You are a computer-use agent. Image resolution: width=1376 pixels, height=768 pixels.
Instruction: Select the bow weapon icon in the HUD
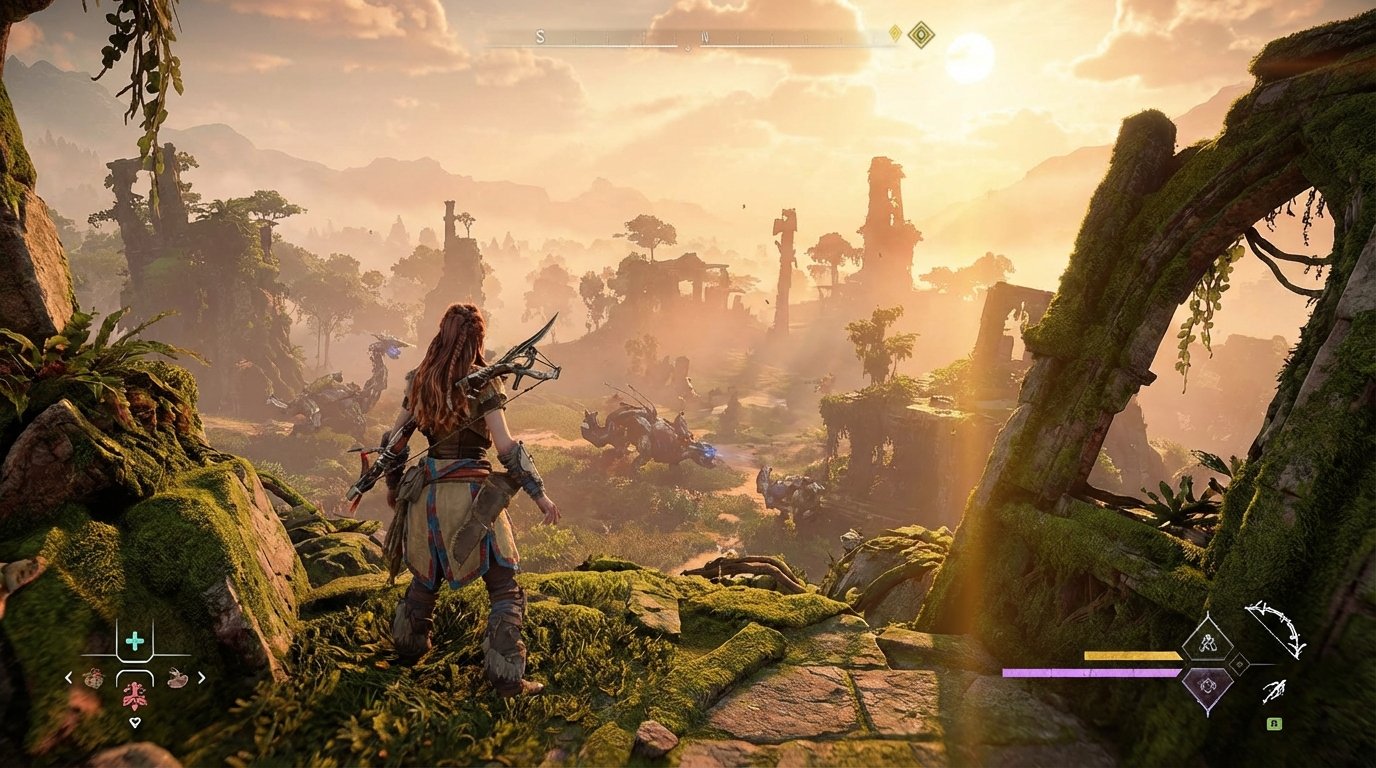click(x=1275, y=630)
